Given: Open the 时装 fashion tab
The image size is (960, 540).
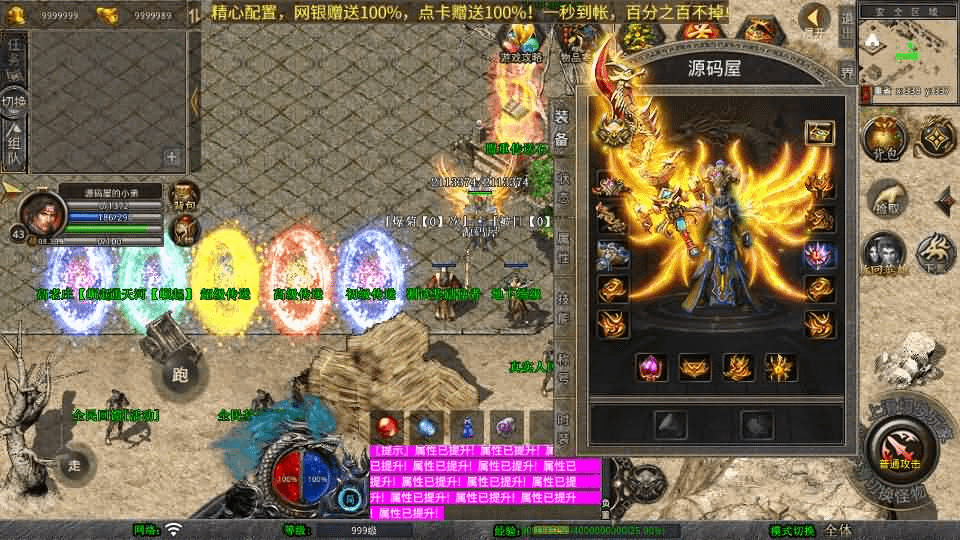Looking at the screenshot, I should point(562,424).
